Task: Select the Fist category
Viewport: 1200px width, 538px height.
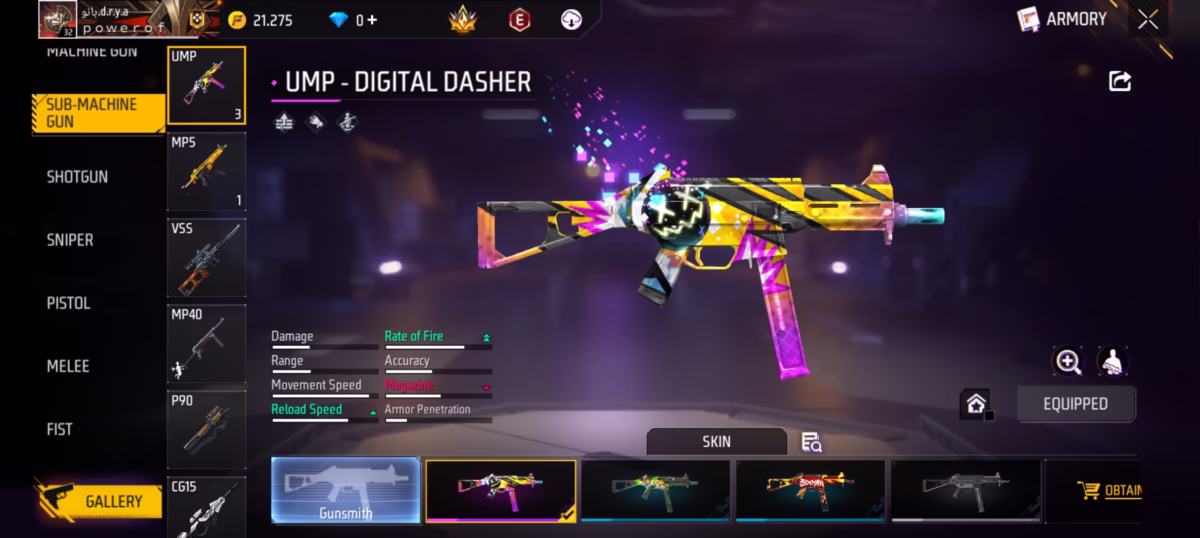Action: coord(60,429)
